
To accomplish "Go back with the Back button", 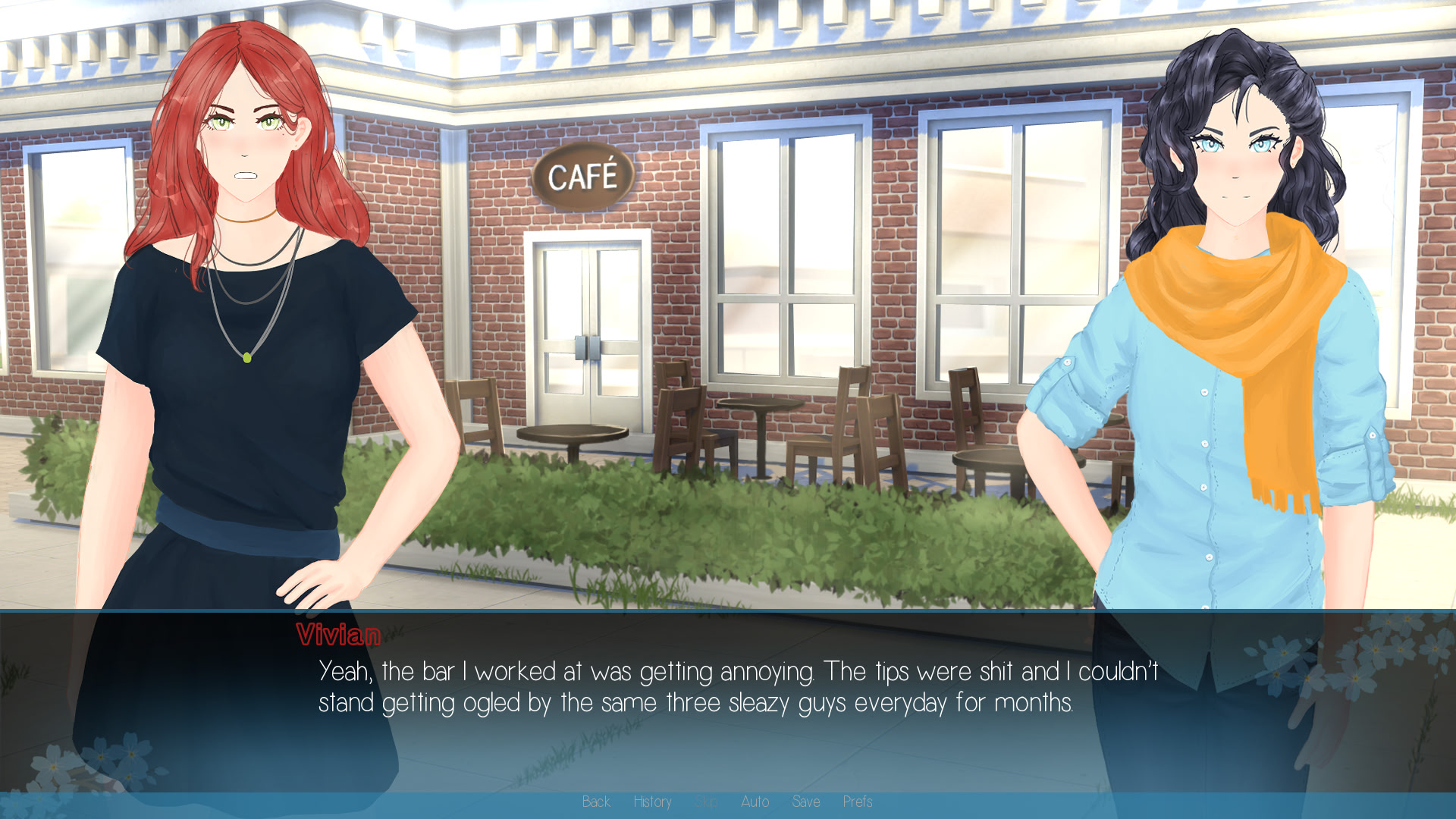I will [596, 802].
